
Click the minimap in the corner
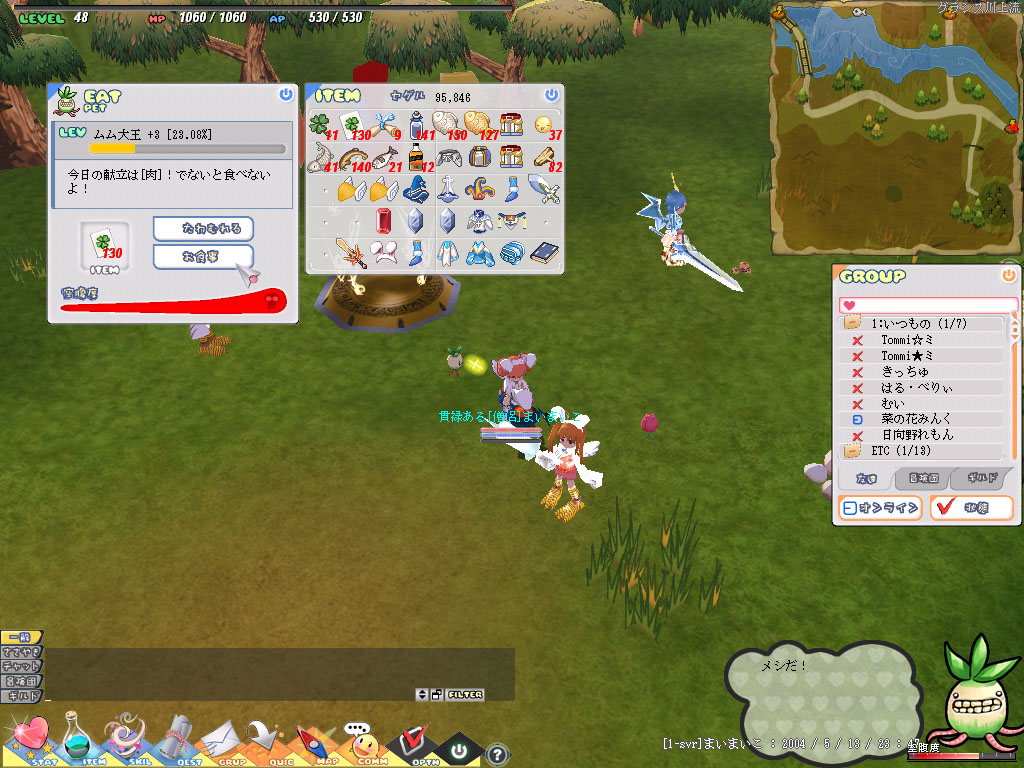(x=895, y=130)
